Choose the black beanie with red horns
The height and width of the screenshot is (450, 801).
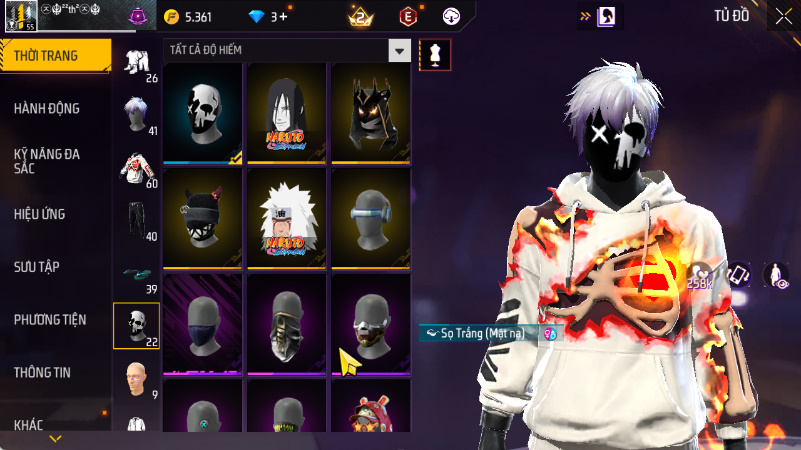[x=204, y=217]
